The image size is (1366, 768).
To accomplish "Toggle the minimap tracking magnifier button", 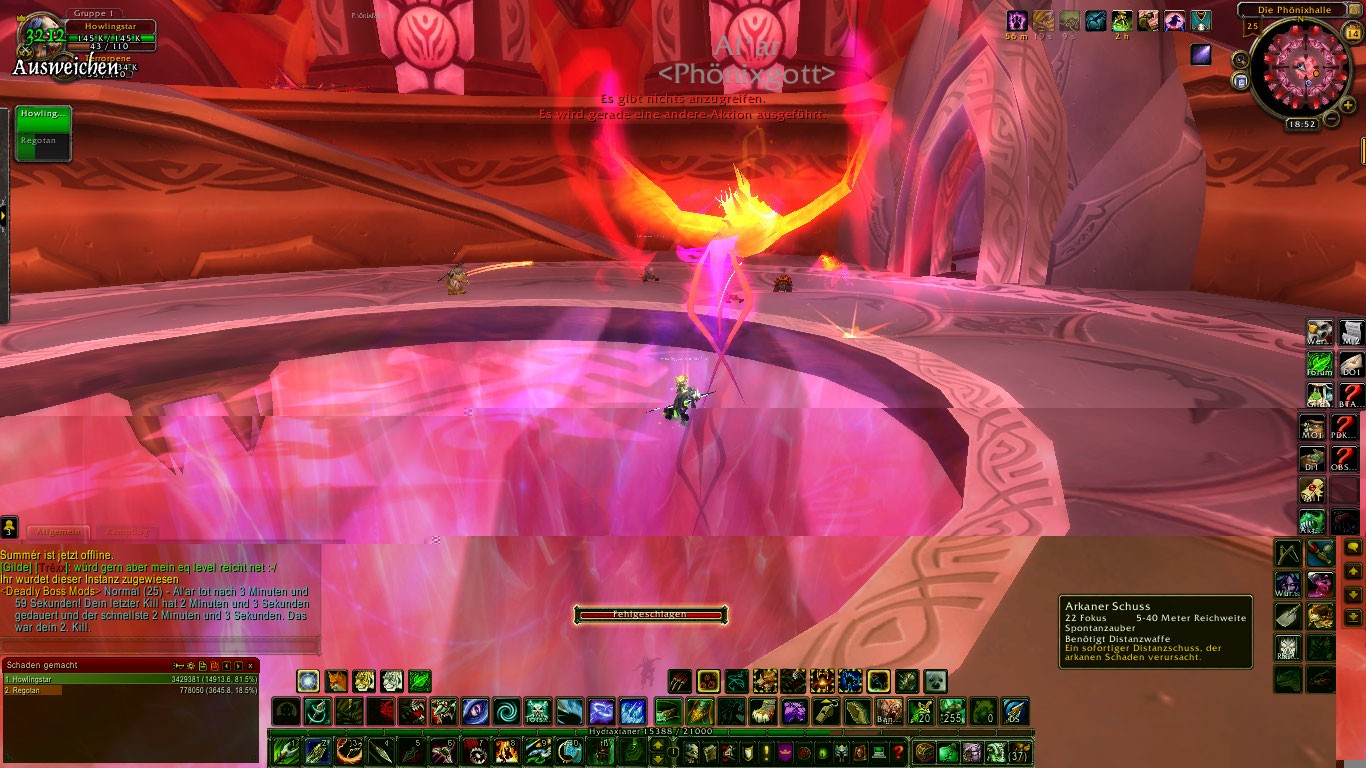I will coord(1241,60).
